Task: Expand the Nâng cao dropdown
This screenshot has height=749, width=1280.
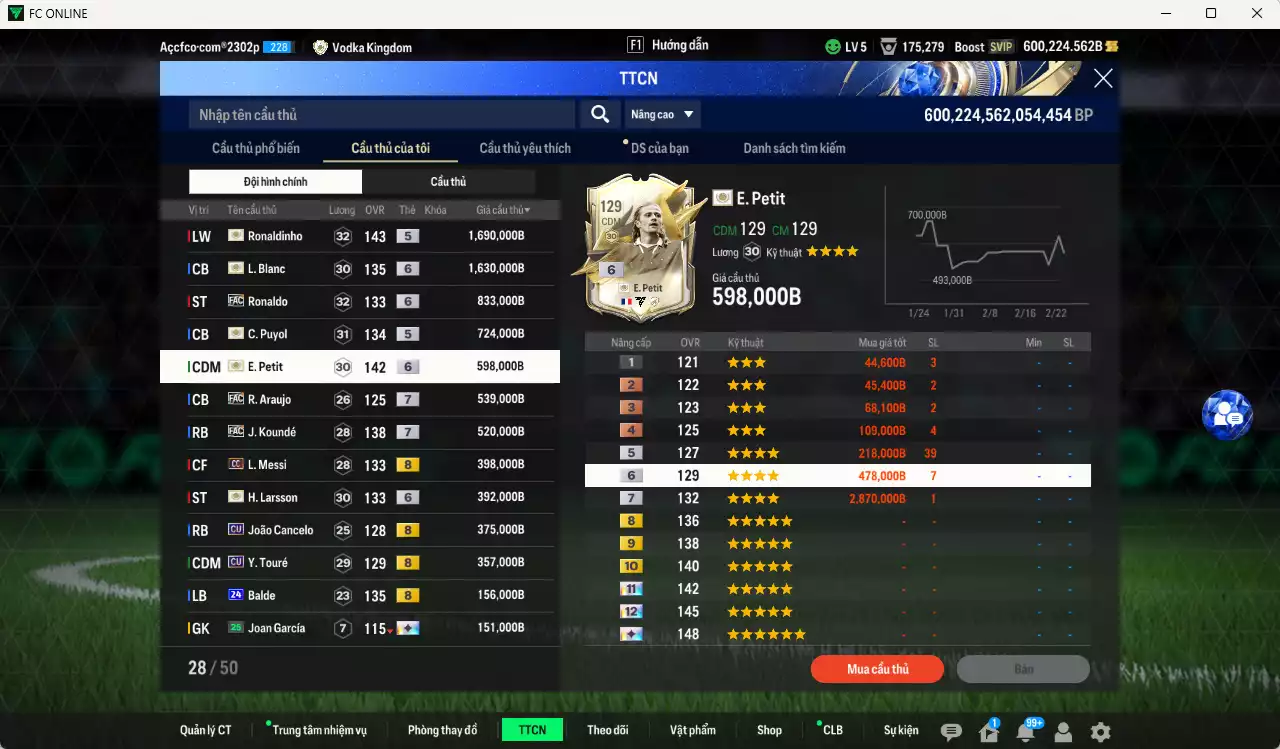Action: (x=662, y=114)
